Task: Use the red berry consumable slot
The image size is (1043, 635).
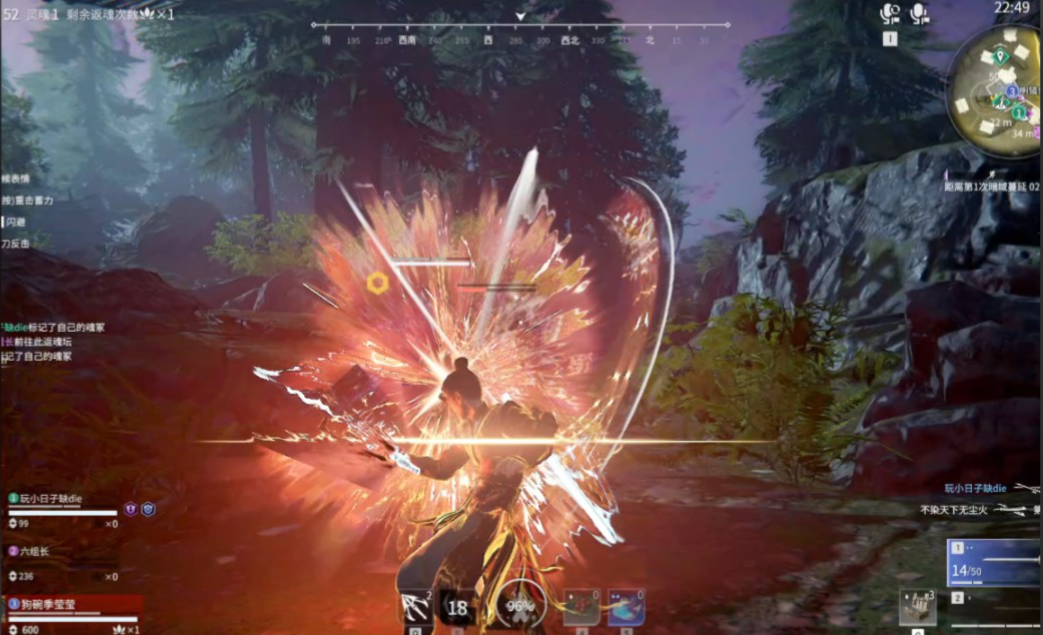Action: [x=580, y=607]
